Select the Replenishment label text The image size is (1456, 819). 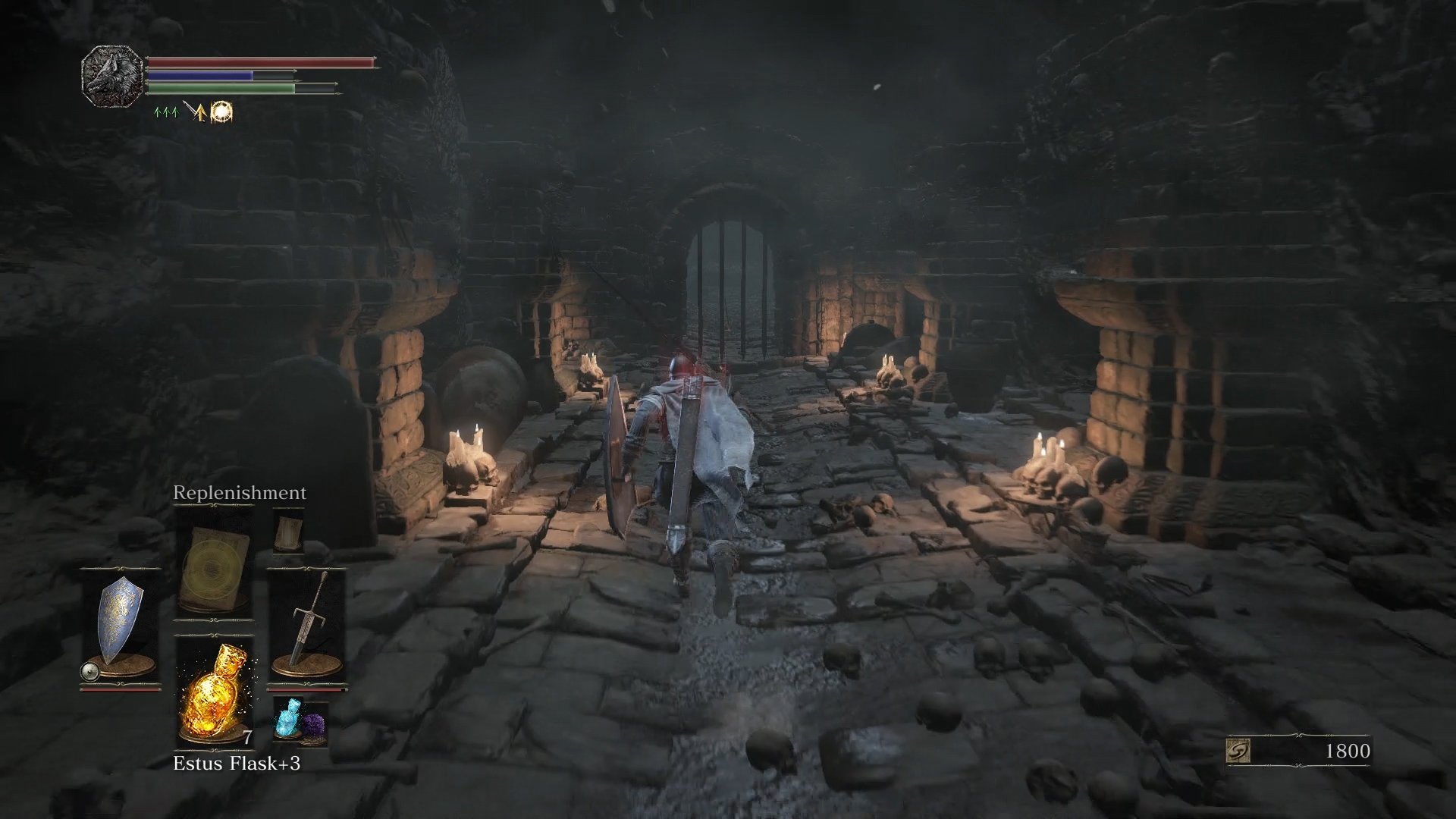coord(239,492)
